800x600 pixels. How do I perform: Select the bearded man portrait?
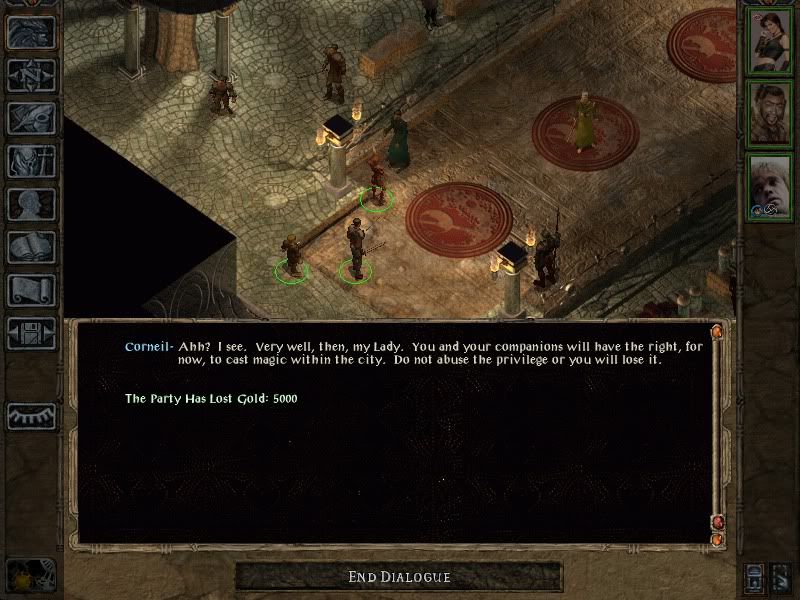(771, 114)
